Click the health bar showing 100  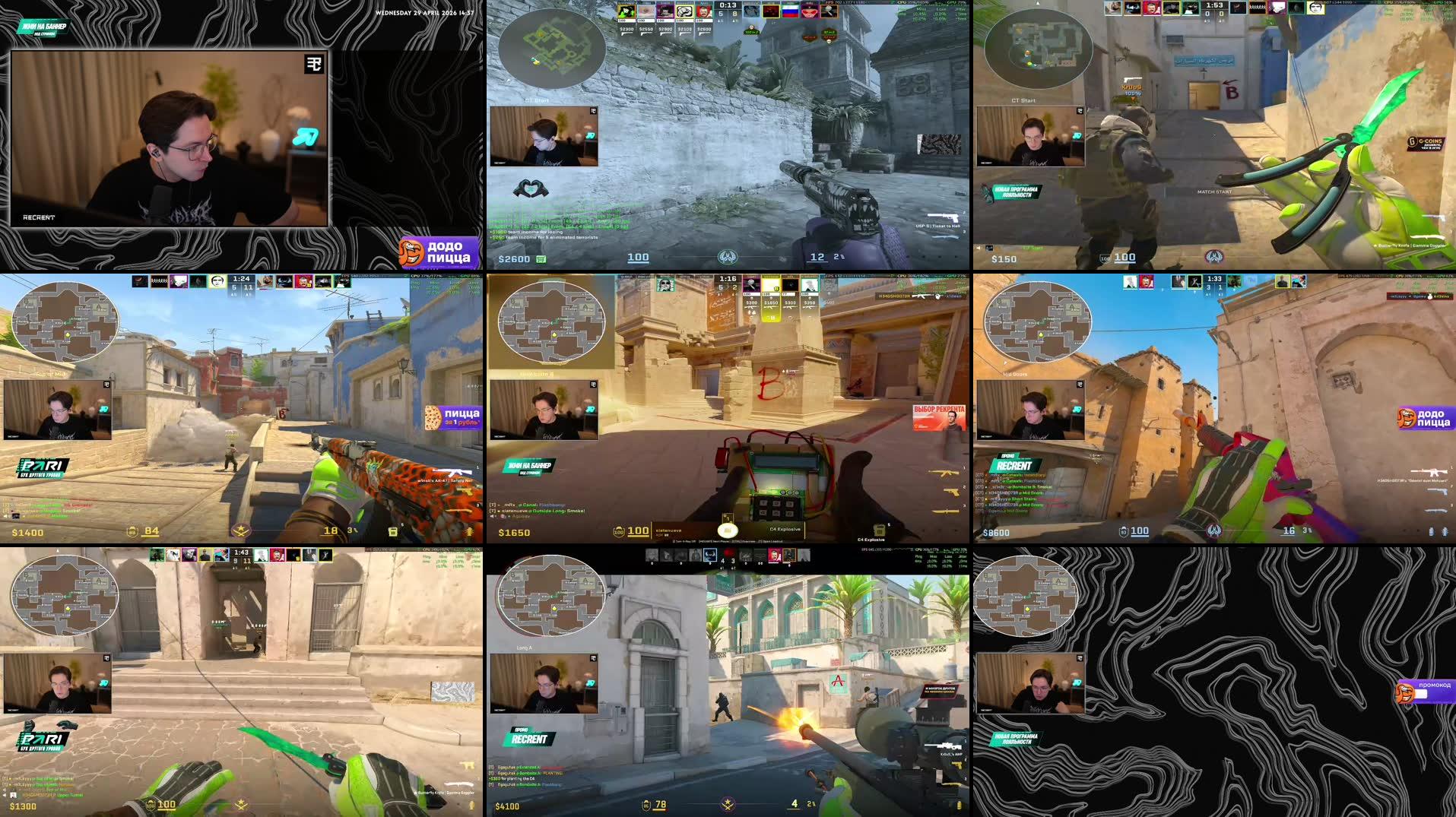pos(636,258)
